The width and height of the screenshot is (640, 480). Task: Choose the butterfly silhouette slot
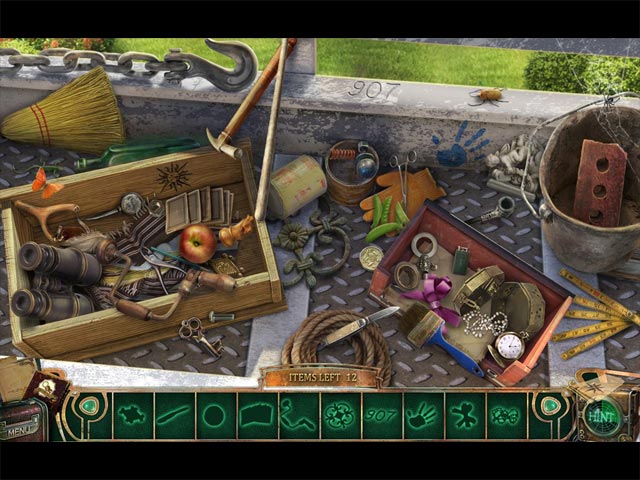(x=506, y=415)
